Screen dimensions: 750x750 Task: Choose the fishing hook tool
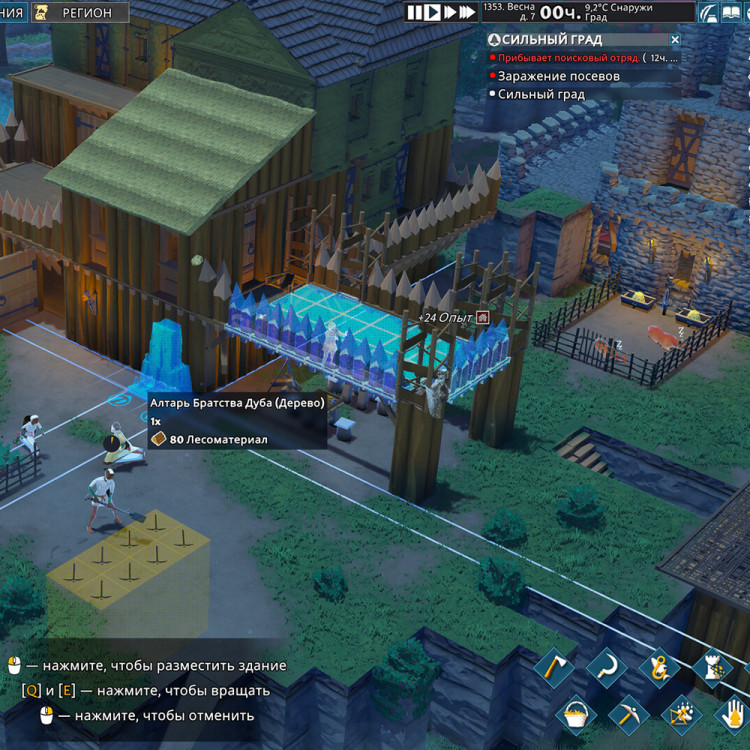click(659, 667)
